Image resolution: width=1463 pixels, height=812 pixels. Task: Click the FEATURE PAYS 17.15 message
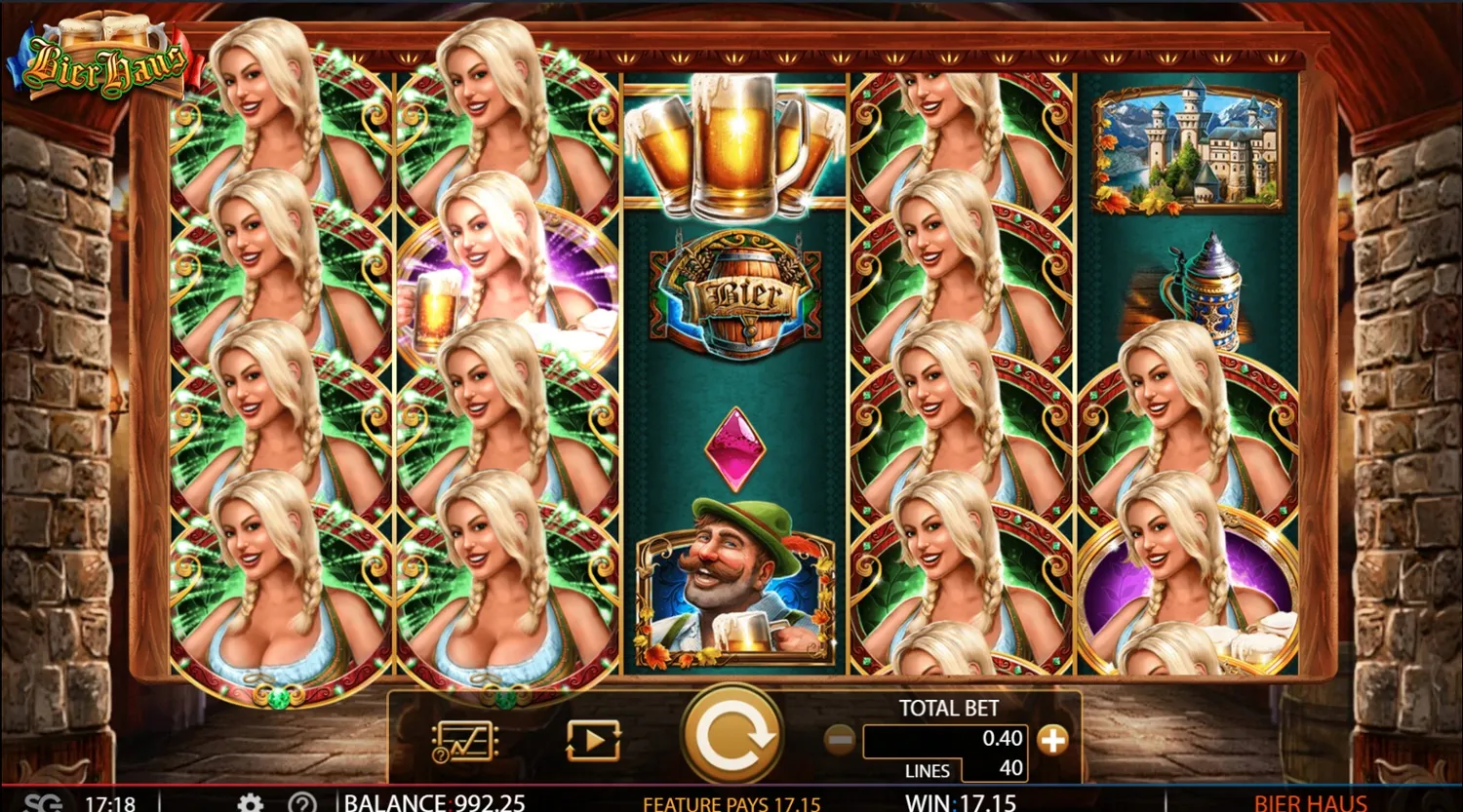(x=731, y=803)
